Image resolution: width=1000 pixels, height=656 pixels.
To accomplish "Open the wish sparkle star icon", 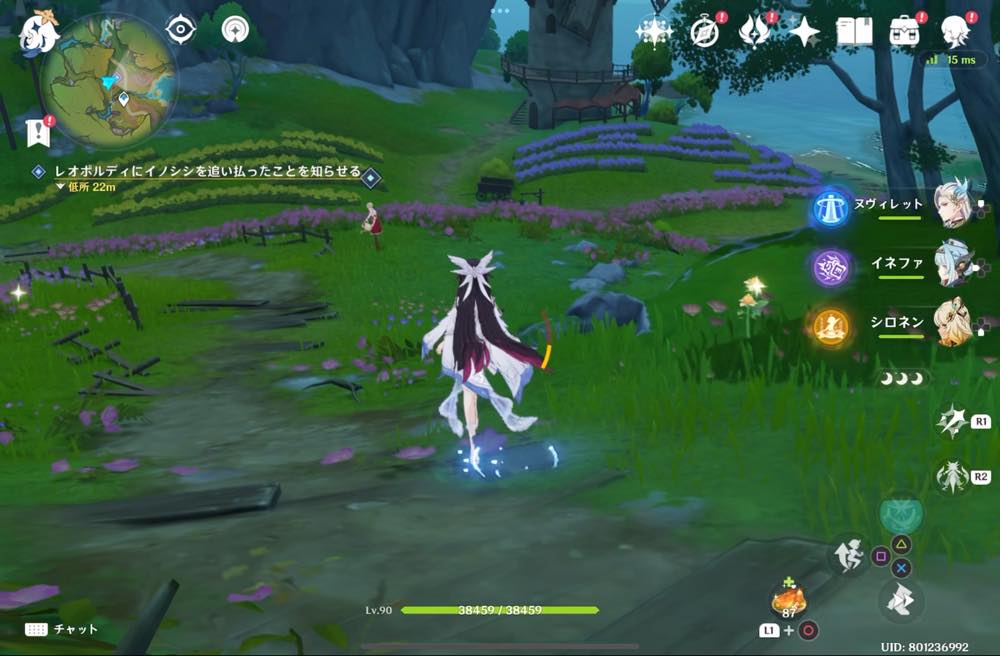I will coord(654,32).
